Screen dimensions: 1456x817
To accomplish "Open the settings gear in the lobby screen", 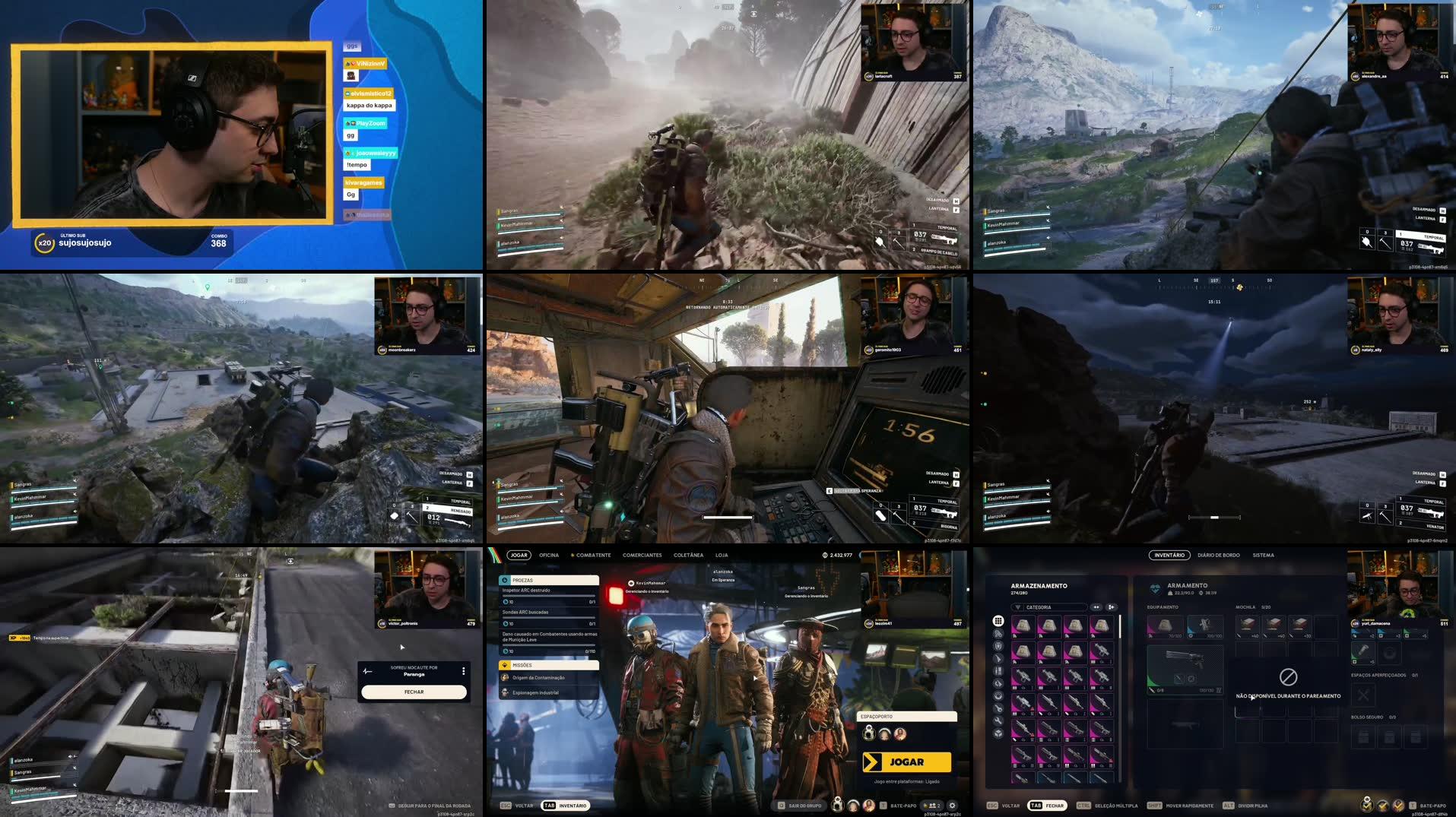I will [953, 806].
